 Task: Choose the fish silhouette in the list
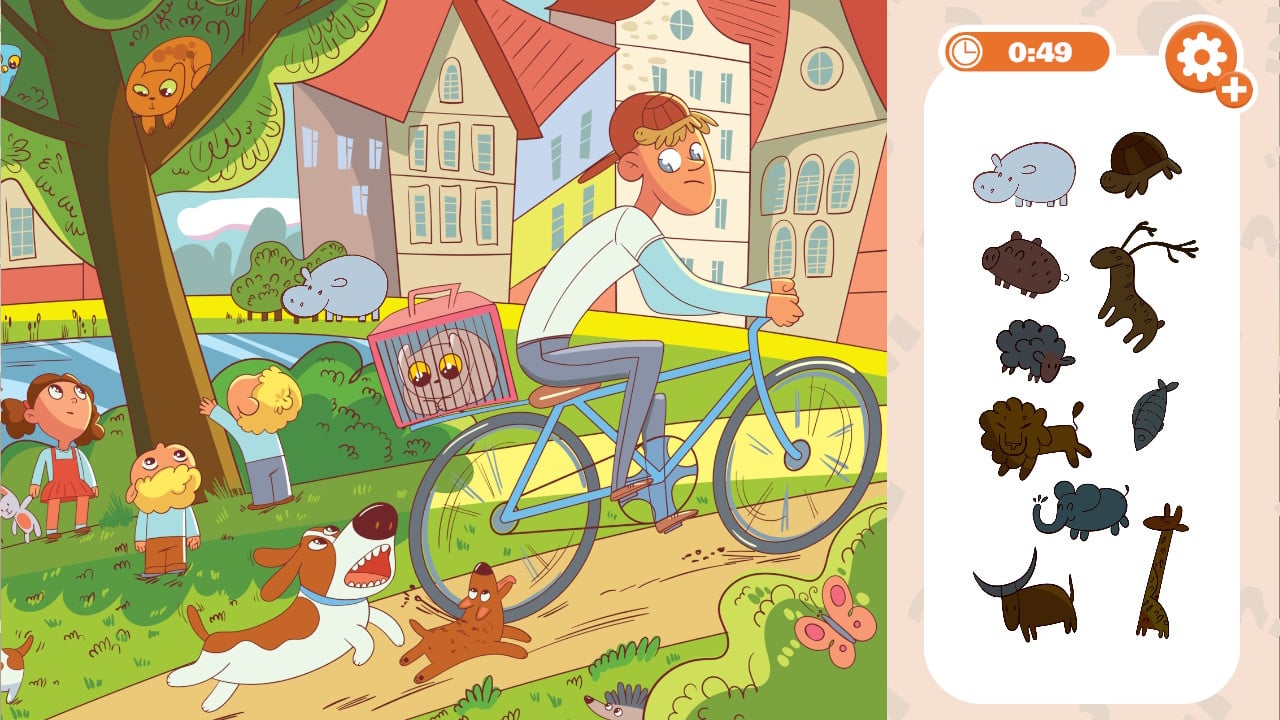click(x=1152, y=414)
